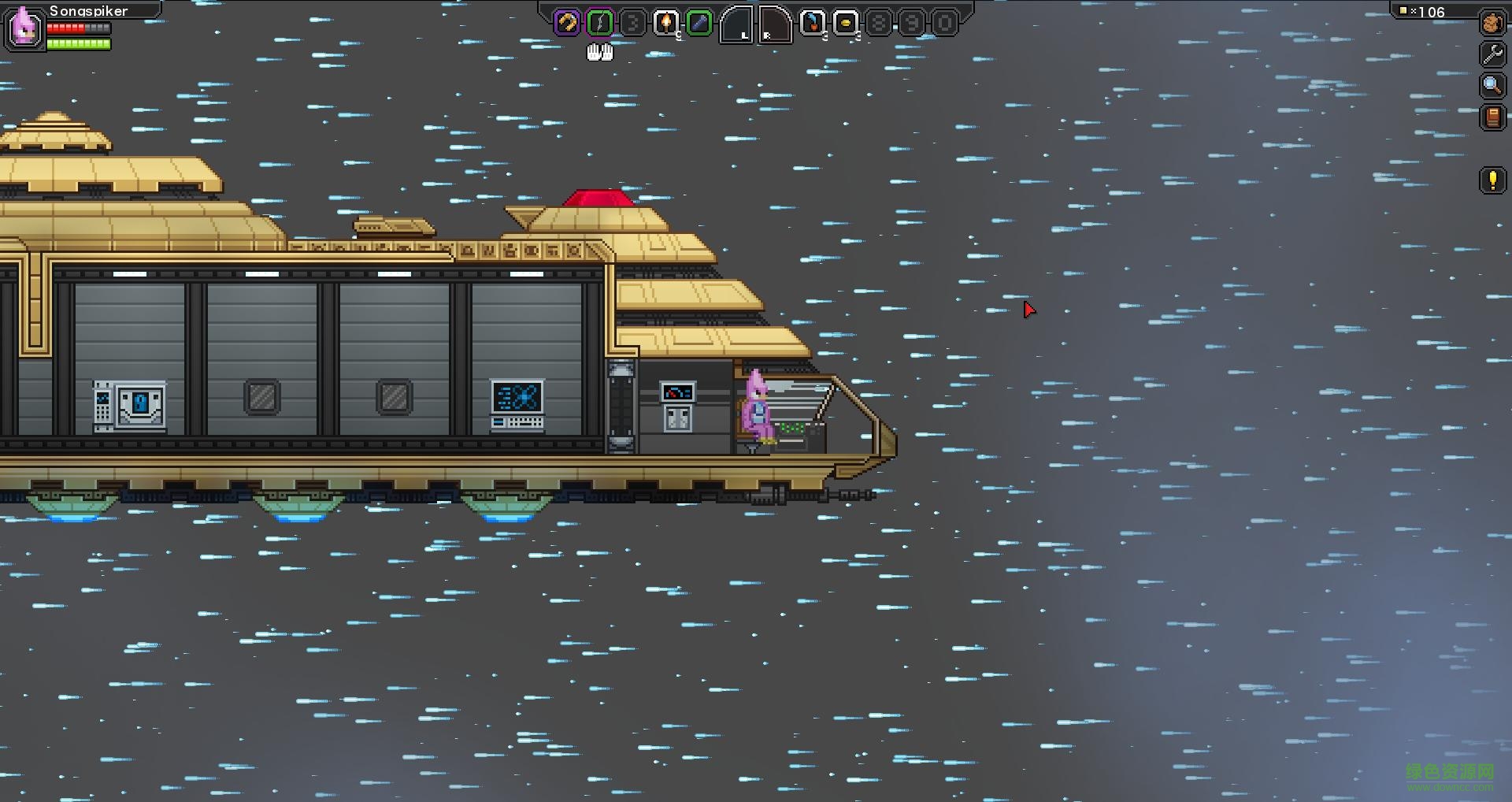Switch to bare hands with the gloves icon
1512x802 pixels.
pyautogui.click(x=600, y=52)
